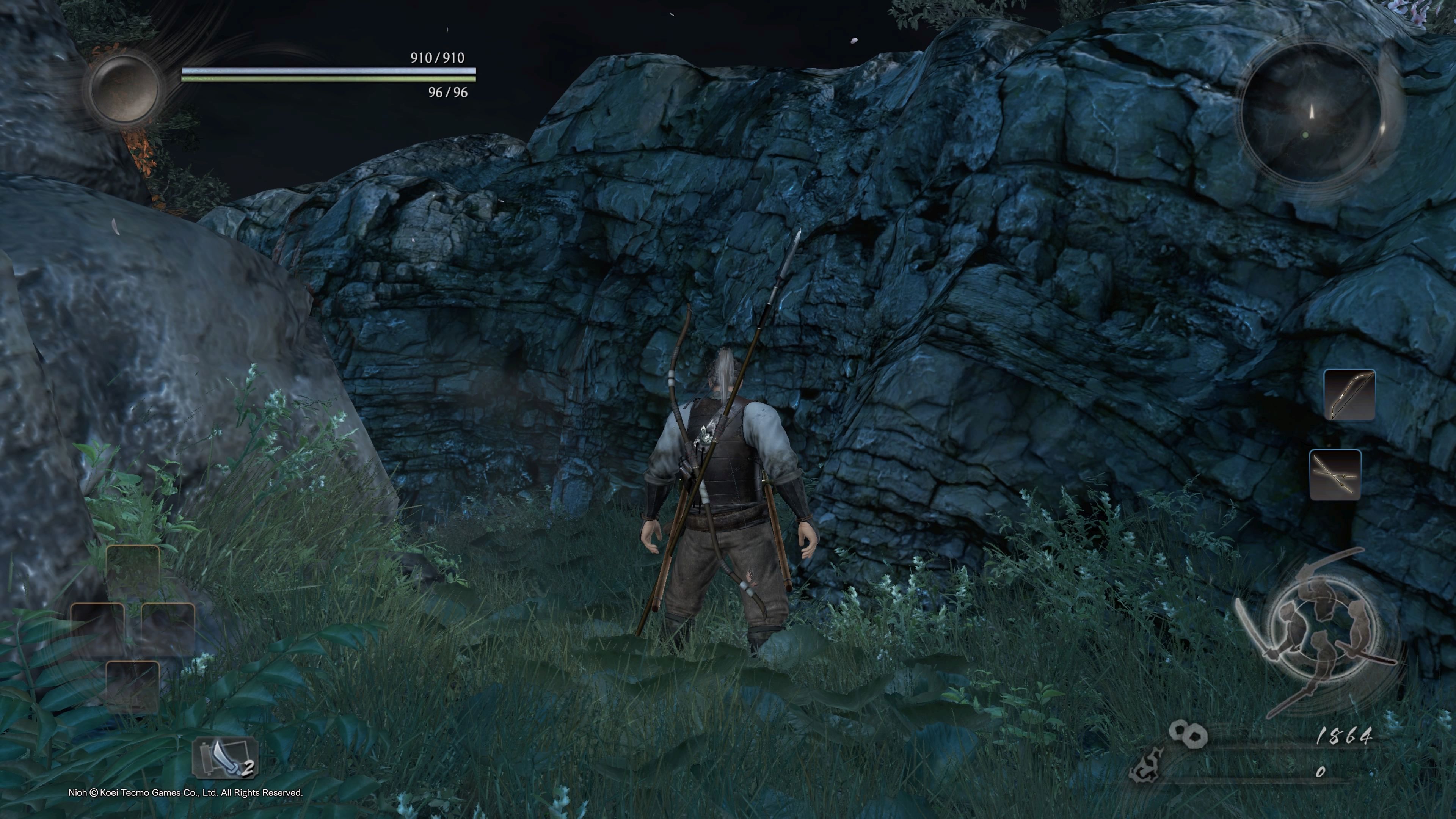The image size is (1456, 819).
Task: Select the bow weapon slot
Action: [1349, 395]
